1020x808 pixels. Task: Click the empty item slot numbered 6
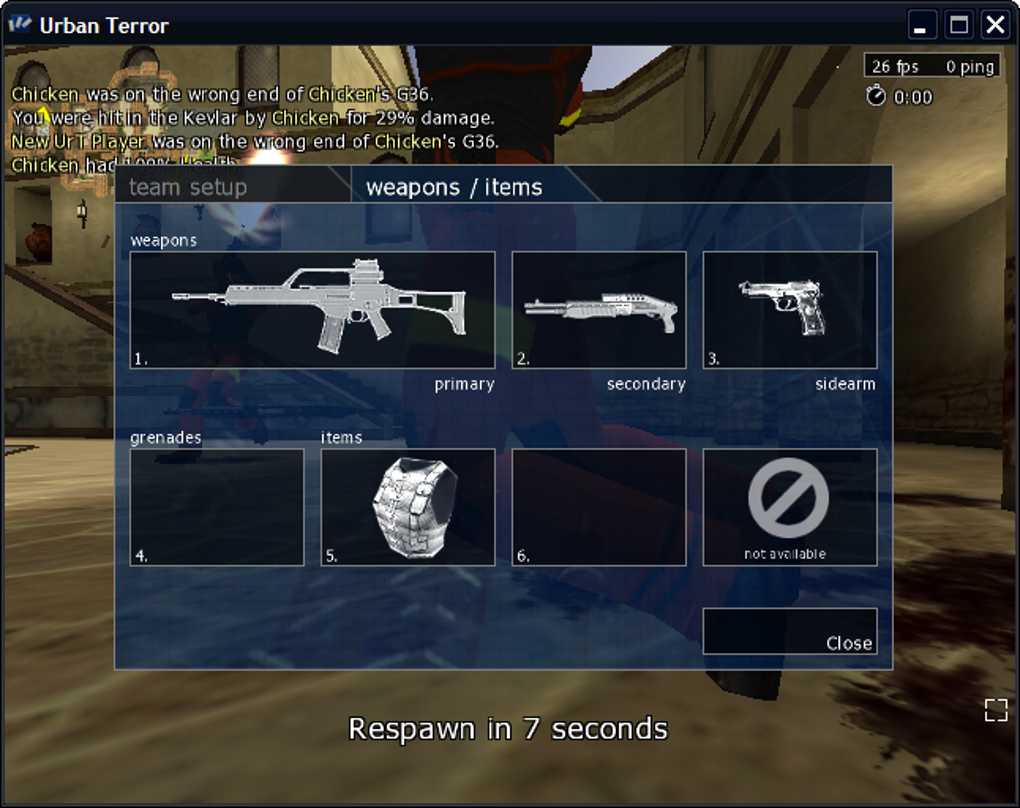pyautogui.click(x=598, y=507)
